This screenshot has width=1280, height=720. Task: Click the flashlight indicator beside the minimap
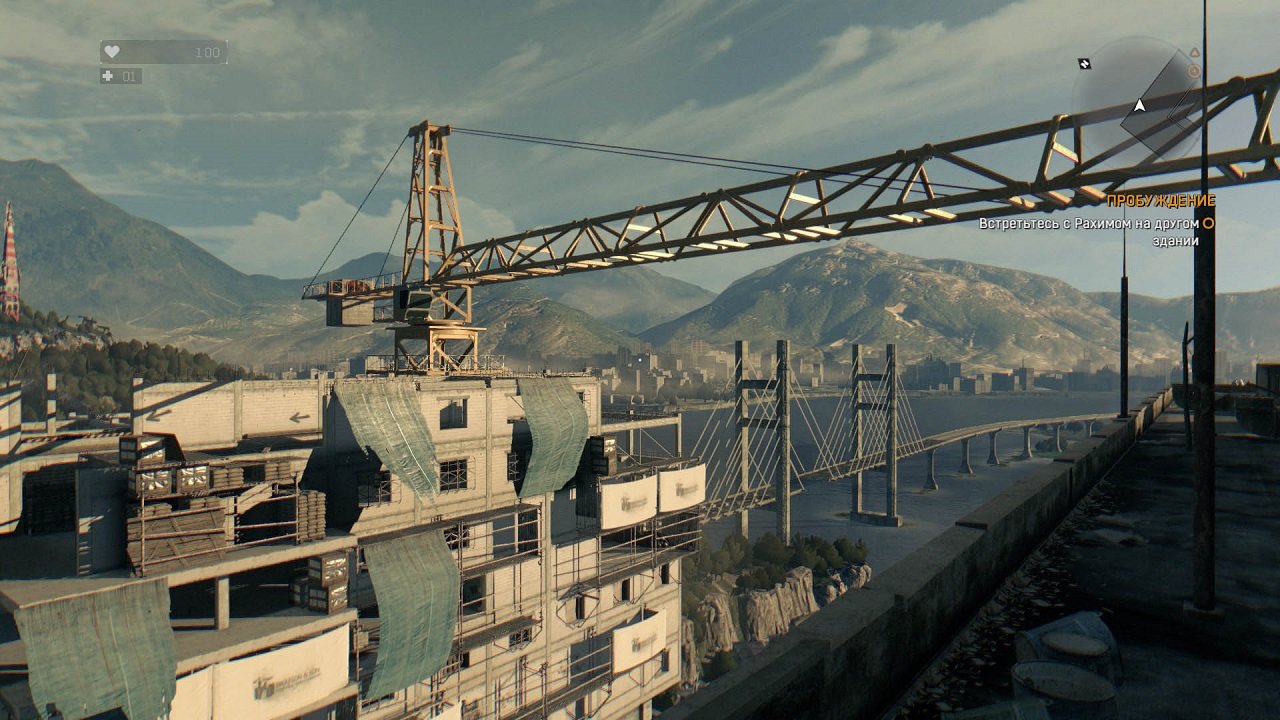1085,62
